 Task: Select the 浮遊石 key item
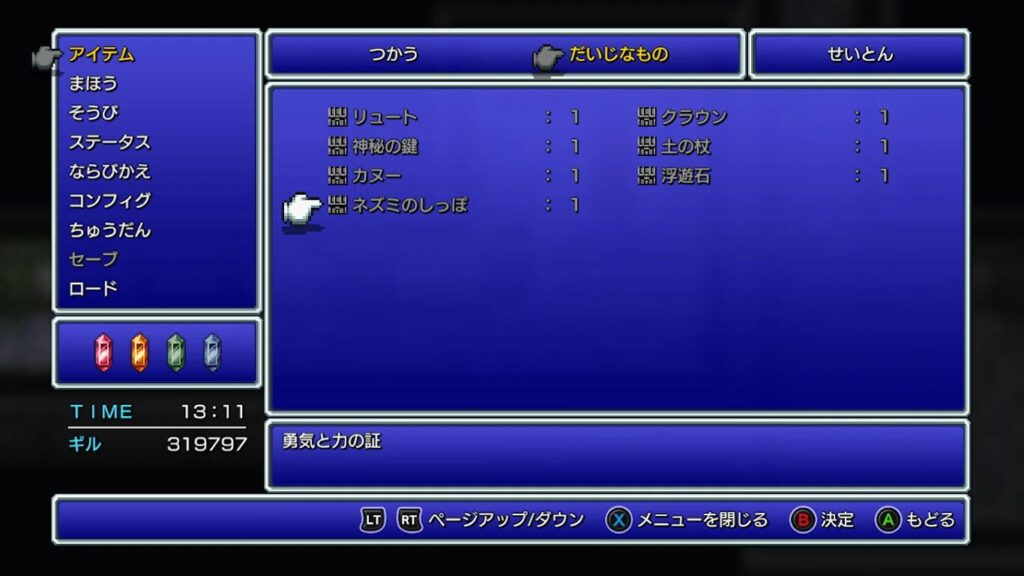click(685, 176)
